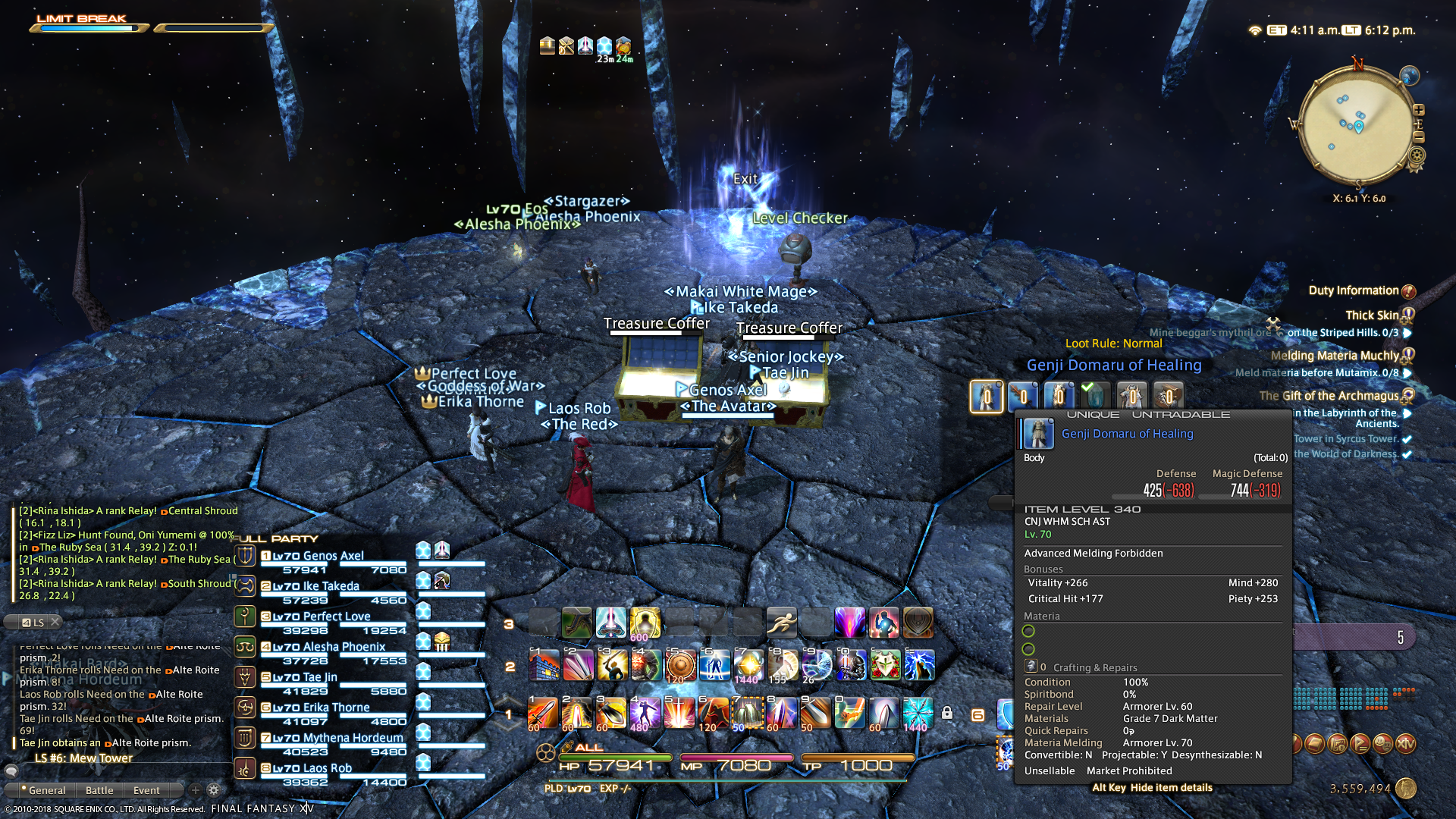Activate the Sprint running-figure ability

(x=781, y=623)
